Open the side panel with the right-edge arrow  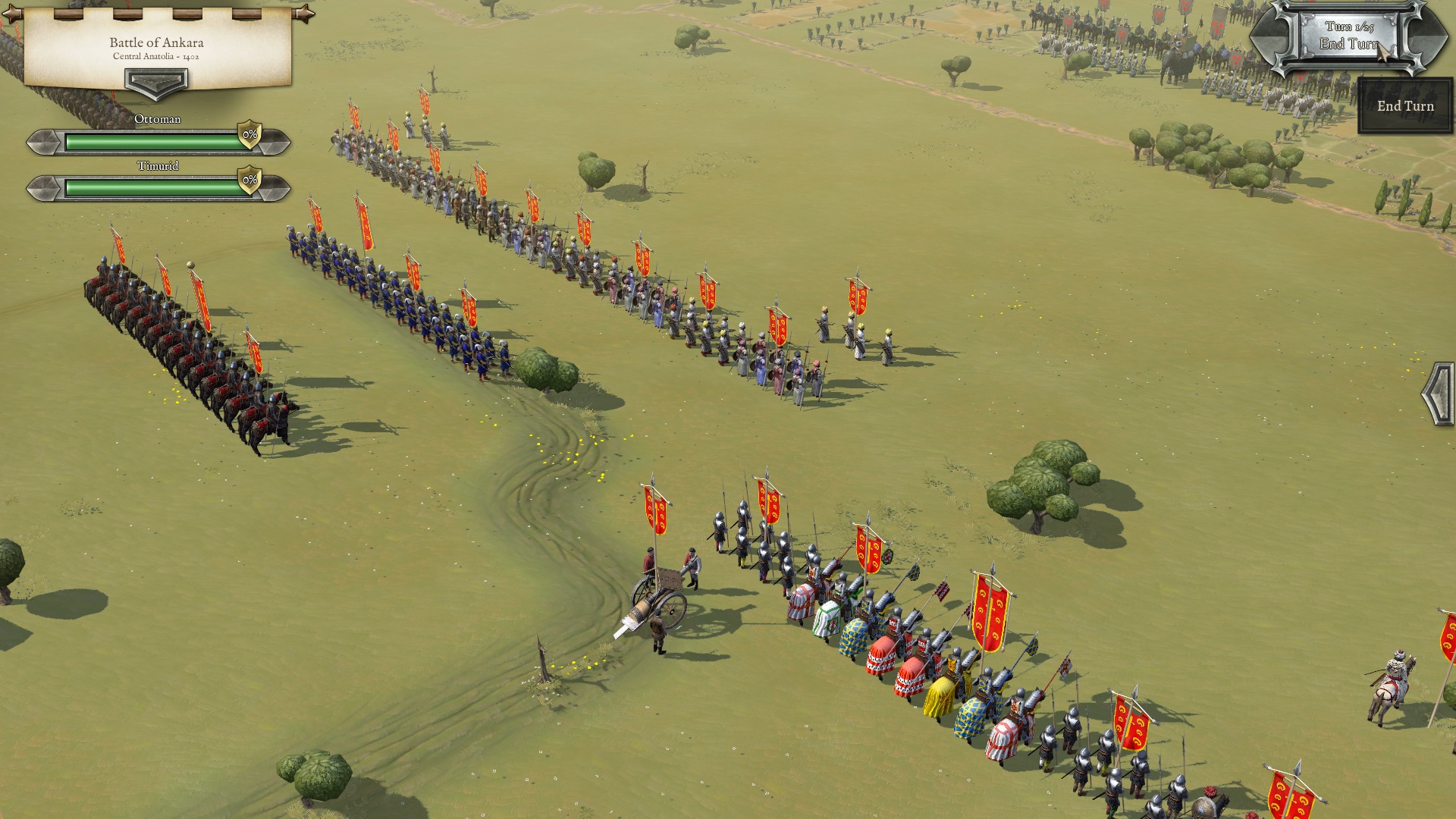point(1439,394)
